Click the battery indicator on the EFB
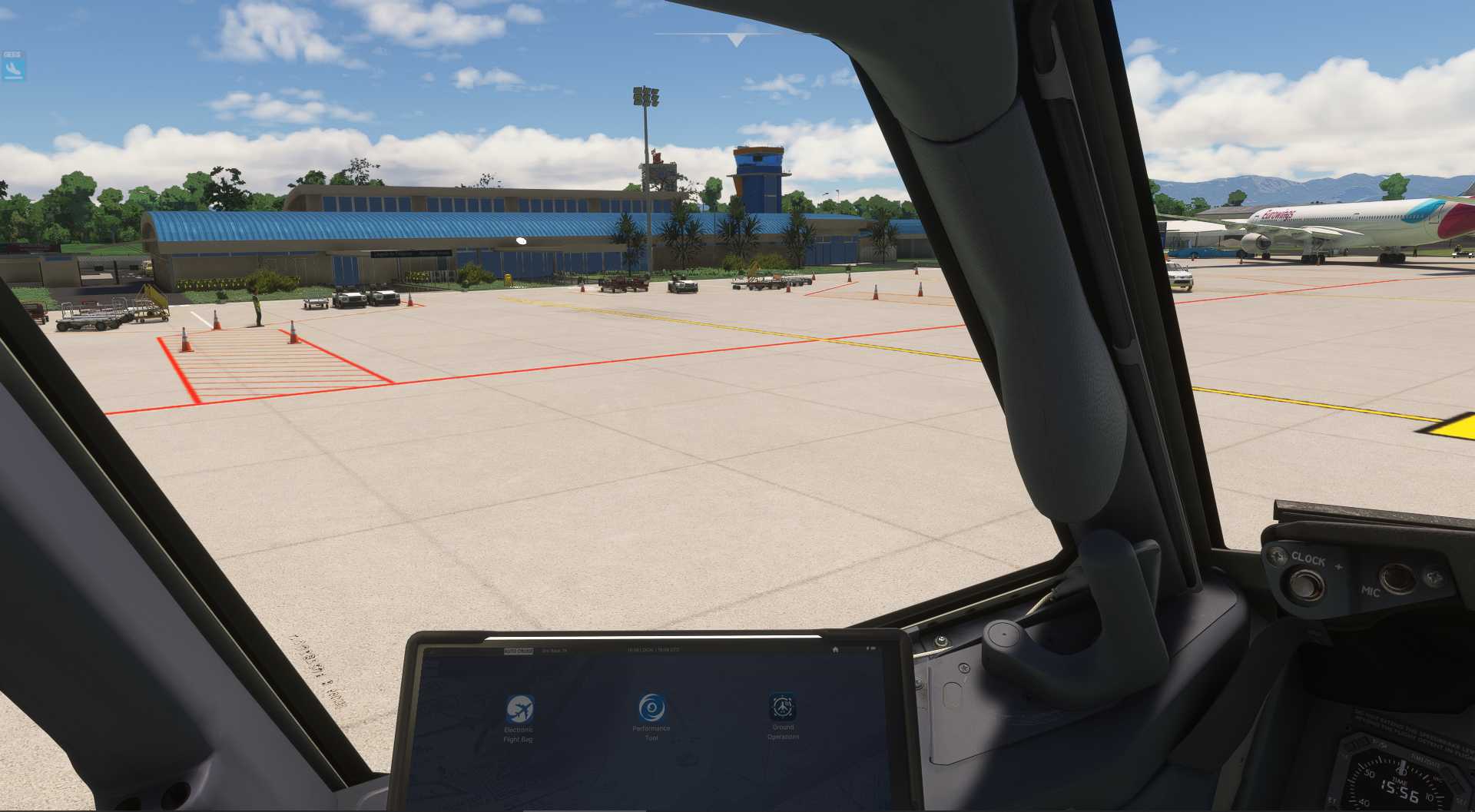Viewport: 1475px width, 812px height. pyautogui.click(x=871, y=648)
